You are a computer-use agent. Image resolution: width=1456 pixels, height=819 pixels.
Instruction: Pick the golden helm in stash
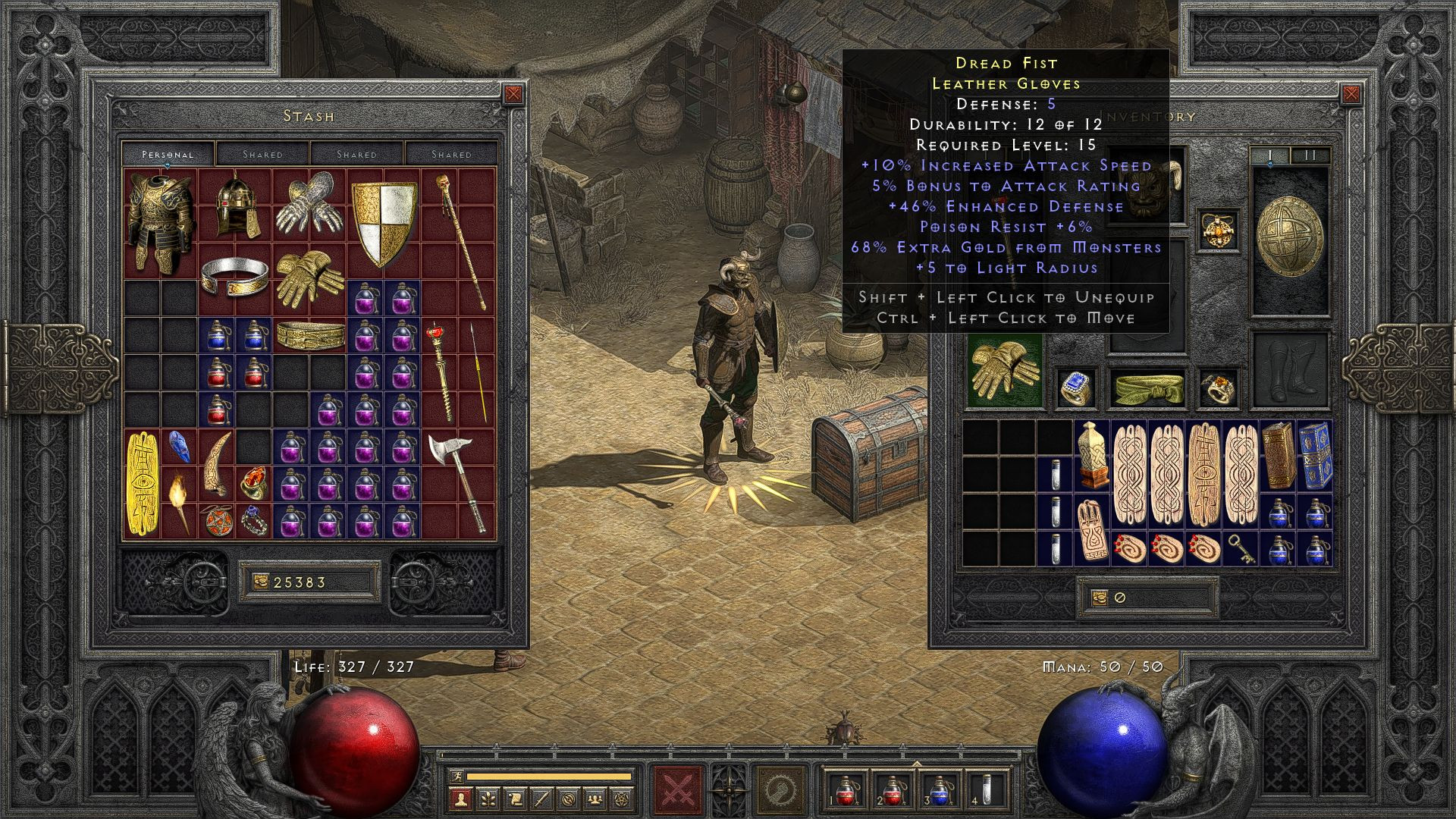click(x=236, y=203)
